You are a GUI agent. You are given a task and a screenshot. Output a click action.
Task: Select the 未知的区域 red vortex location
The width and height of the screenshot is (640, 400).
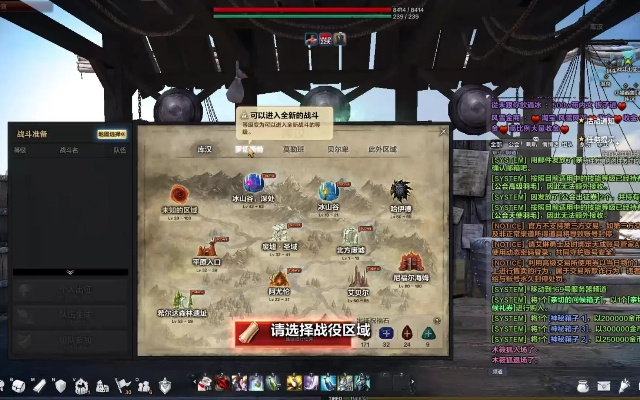coord(180,195)
